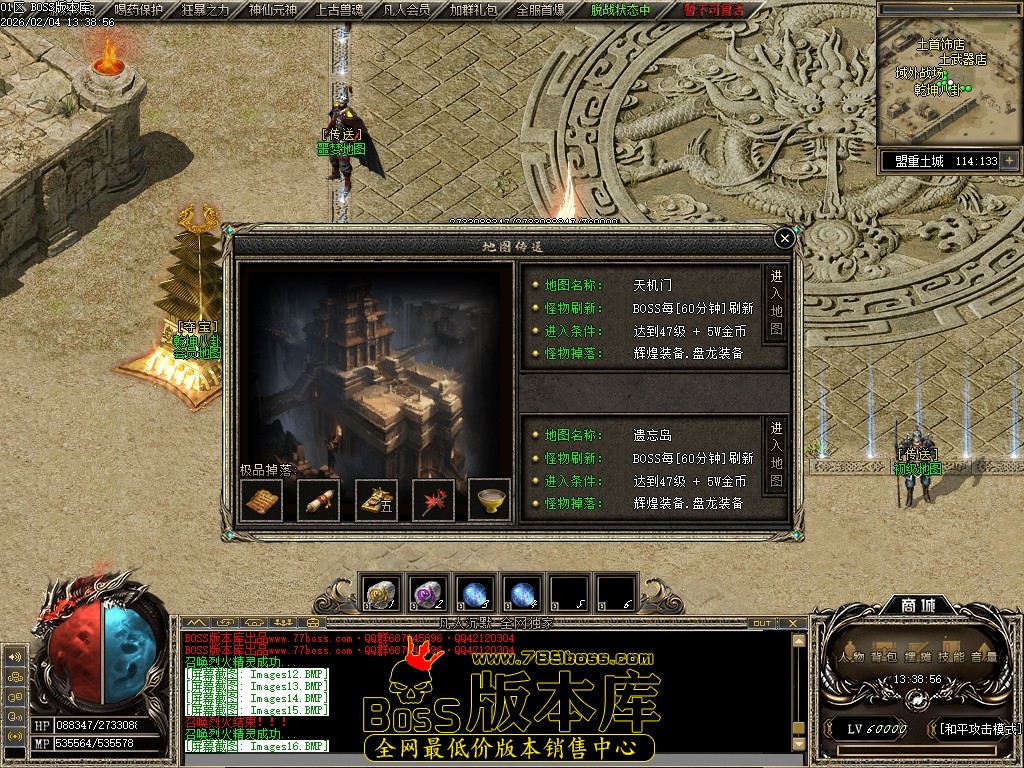The image size is (1024, 768).
Task: Open the 技能 skills panel
Action: 951,657
